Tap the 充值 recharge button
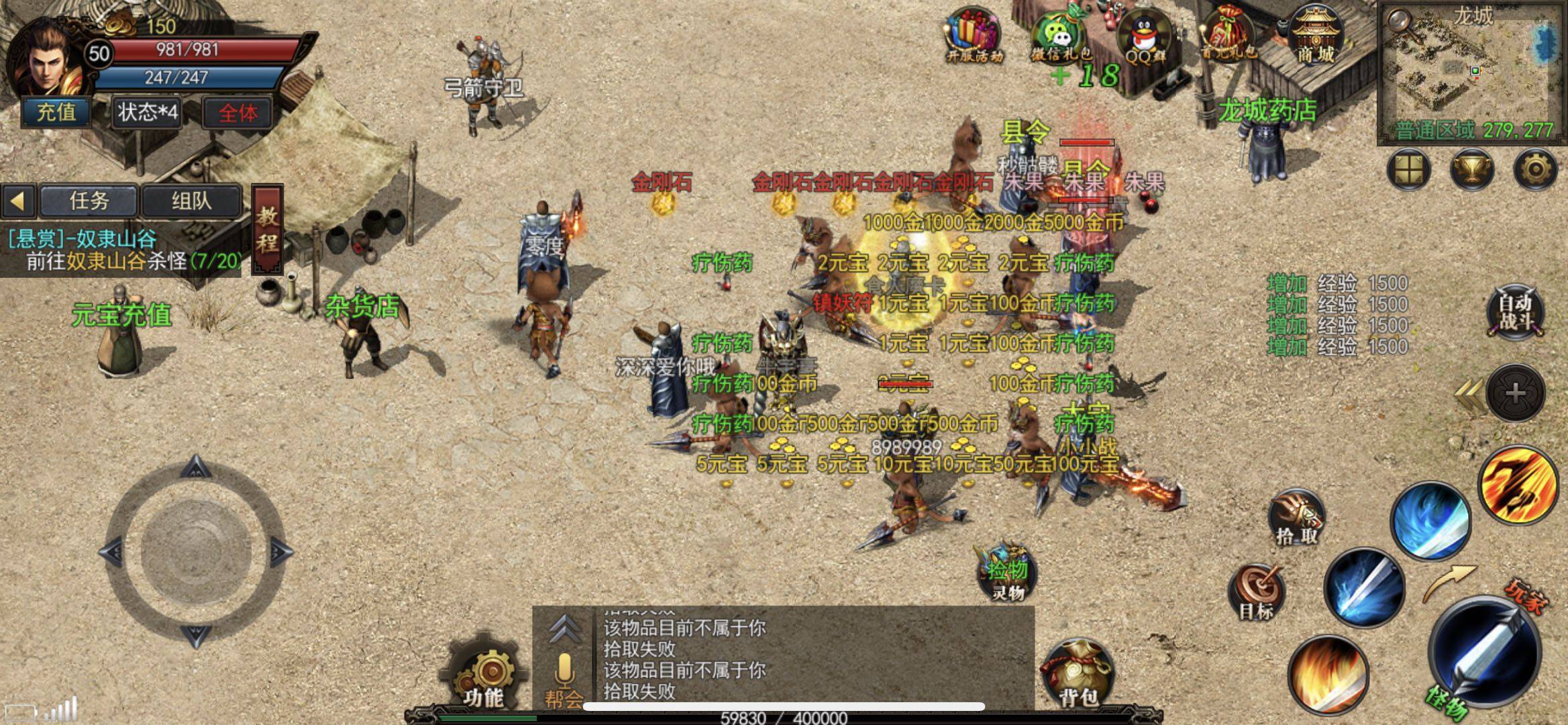Screen dimensions: 1568x725 coord(56,111)
